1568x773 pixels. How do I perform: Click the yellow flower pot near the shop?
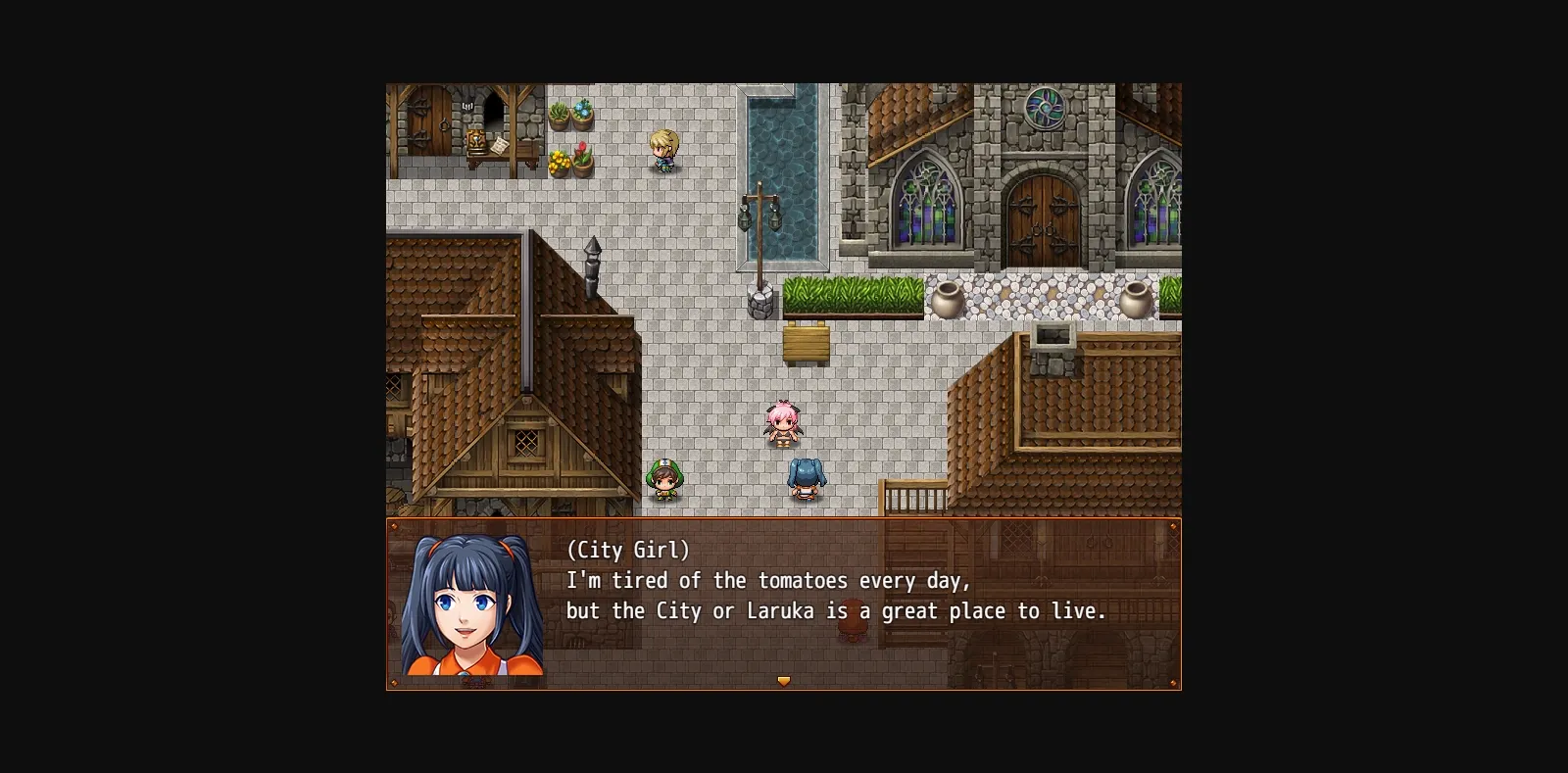click(x=561, y=165)
